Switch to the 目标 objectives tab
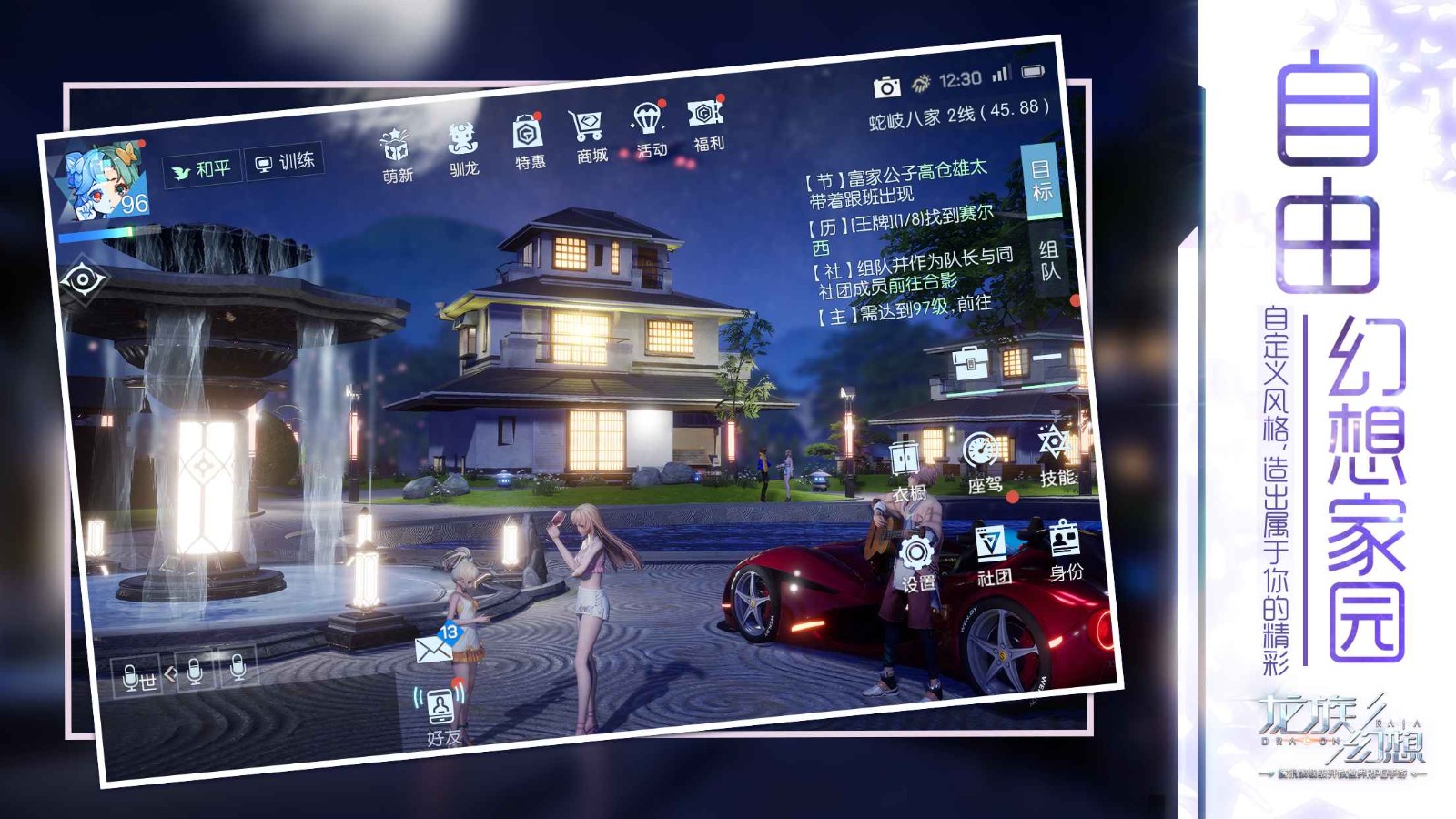Viewport: 1456px width, 819px height. 1040,180
